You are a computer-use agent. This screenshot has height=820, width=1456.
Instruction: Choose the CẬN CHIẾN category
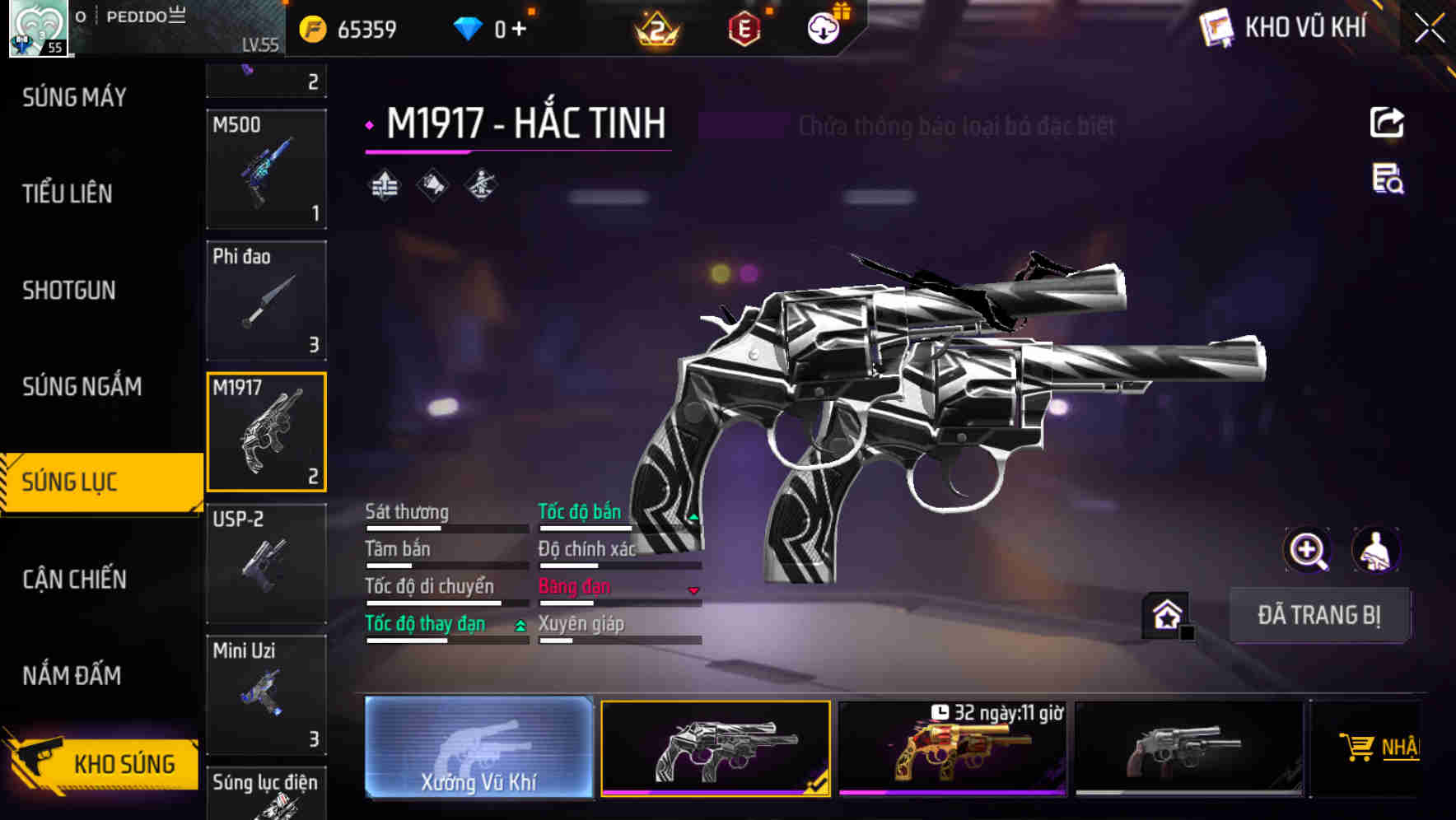(74, 580)
